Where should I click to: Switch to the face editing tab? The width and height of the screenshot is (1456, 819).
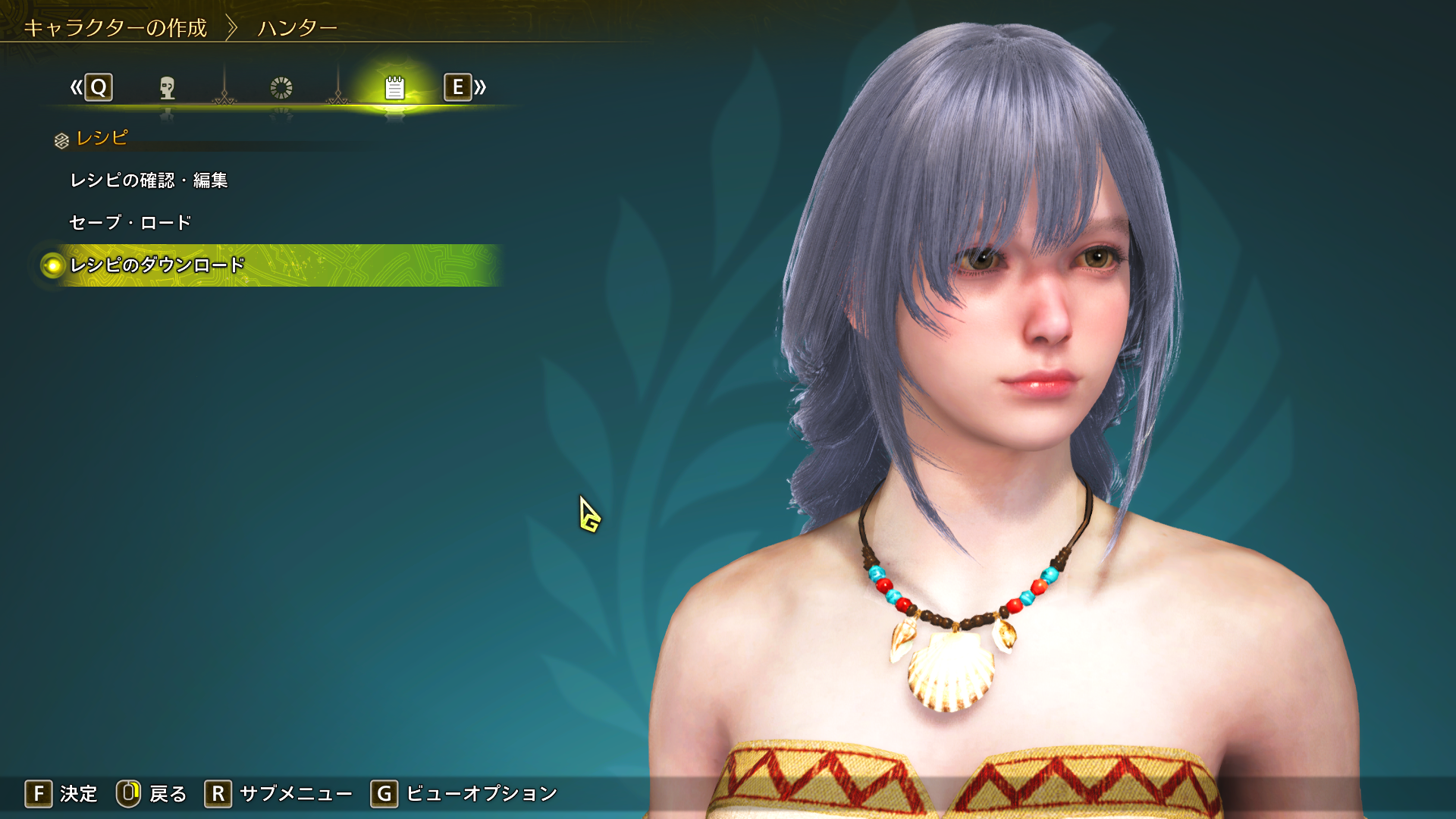click(x=168, y=88)
